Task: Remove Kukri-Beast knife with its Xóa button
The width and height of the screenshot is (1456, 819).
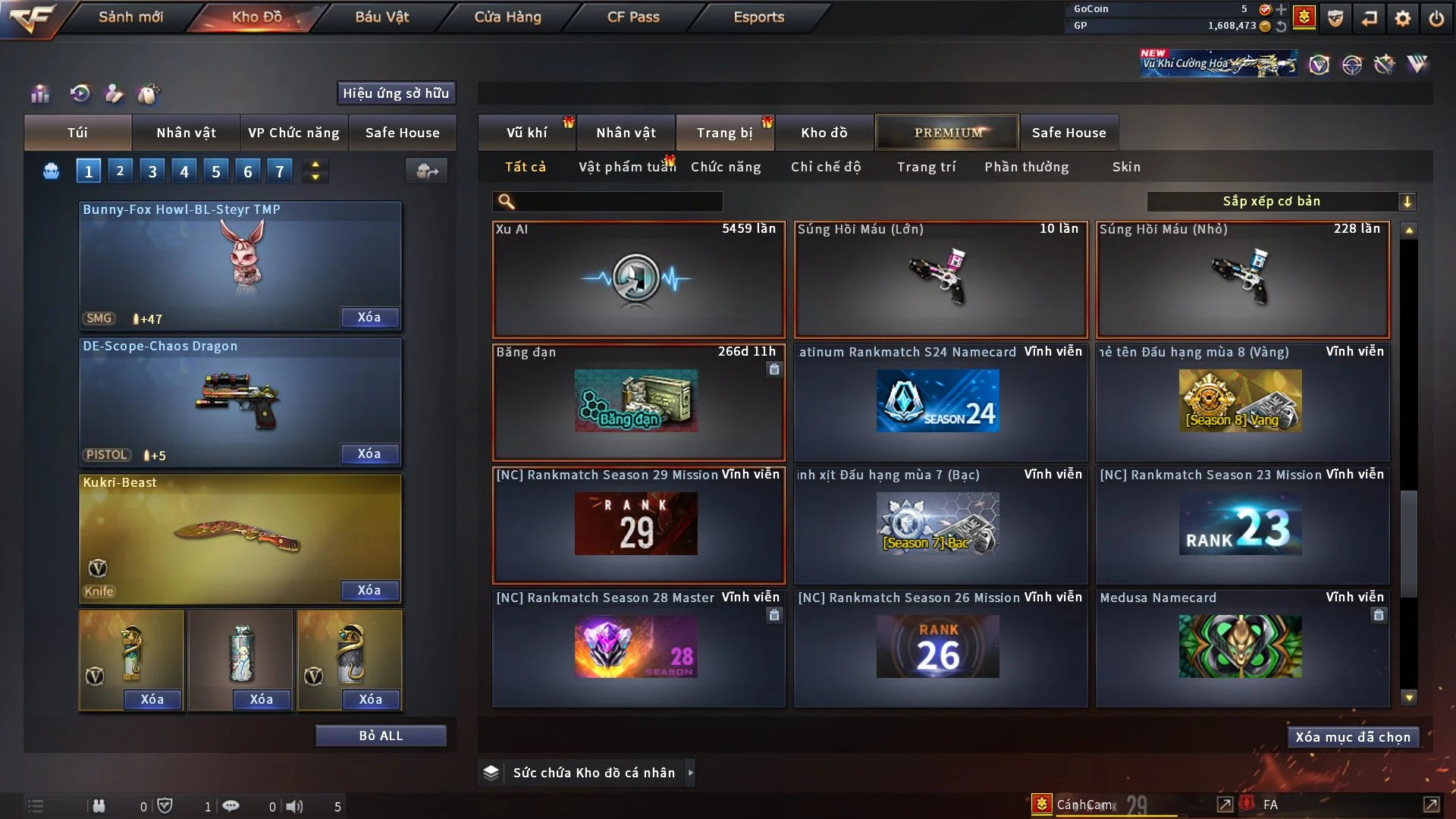Action: (369, 590)
